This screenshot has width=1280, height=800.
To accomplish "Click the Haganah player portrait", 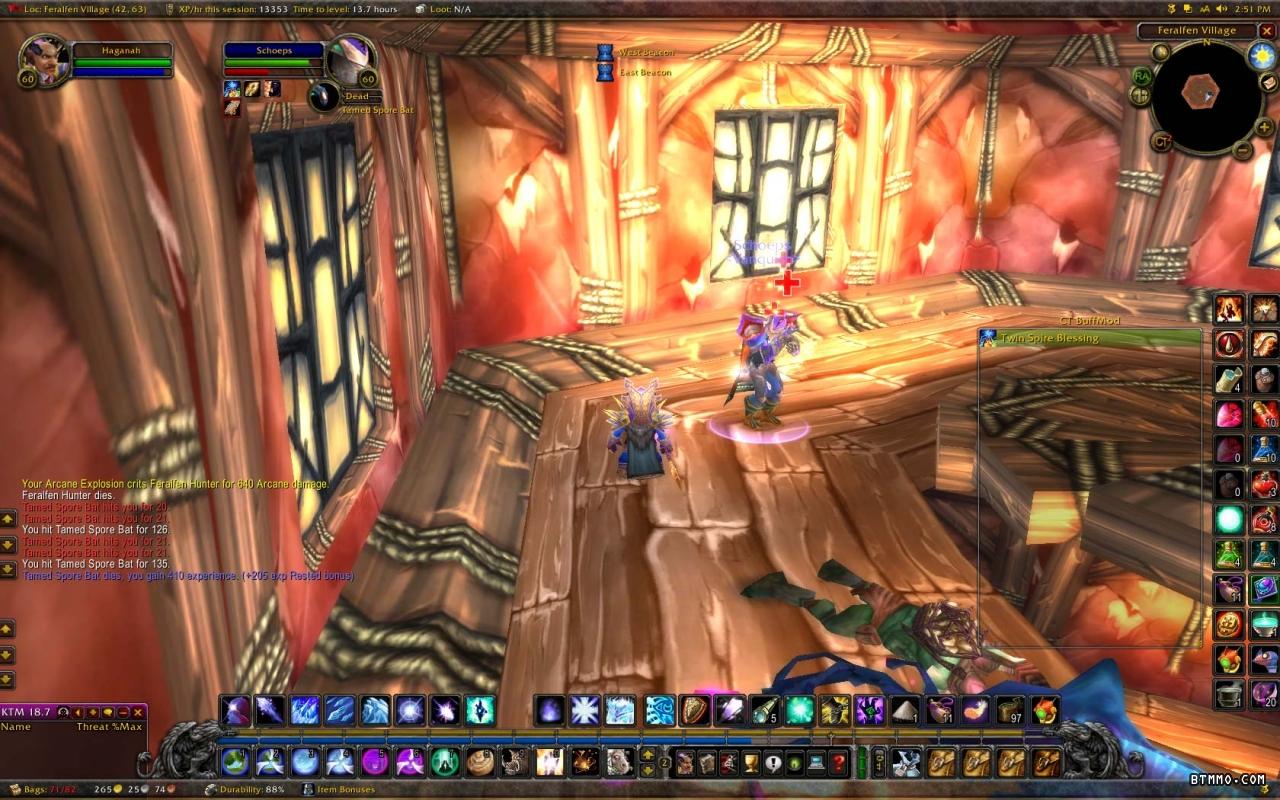I will (x=44, y=60).
